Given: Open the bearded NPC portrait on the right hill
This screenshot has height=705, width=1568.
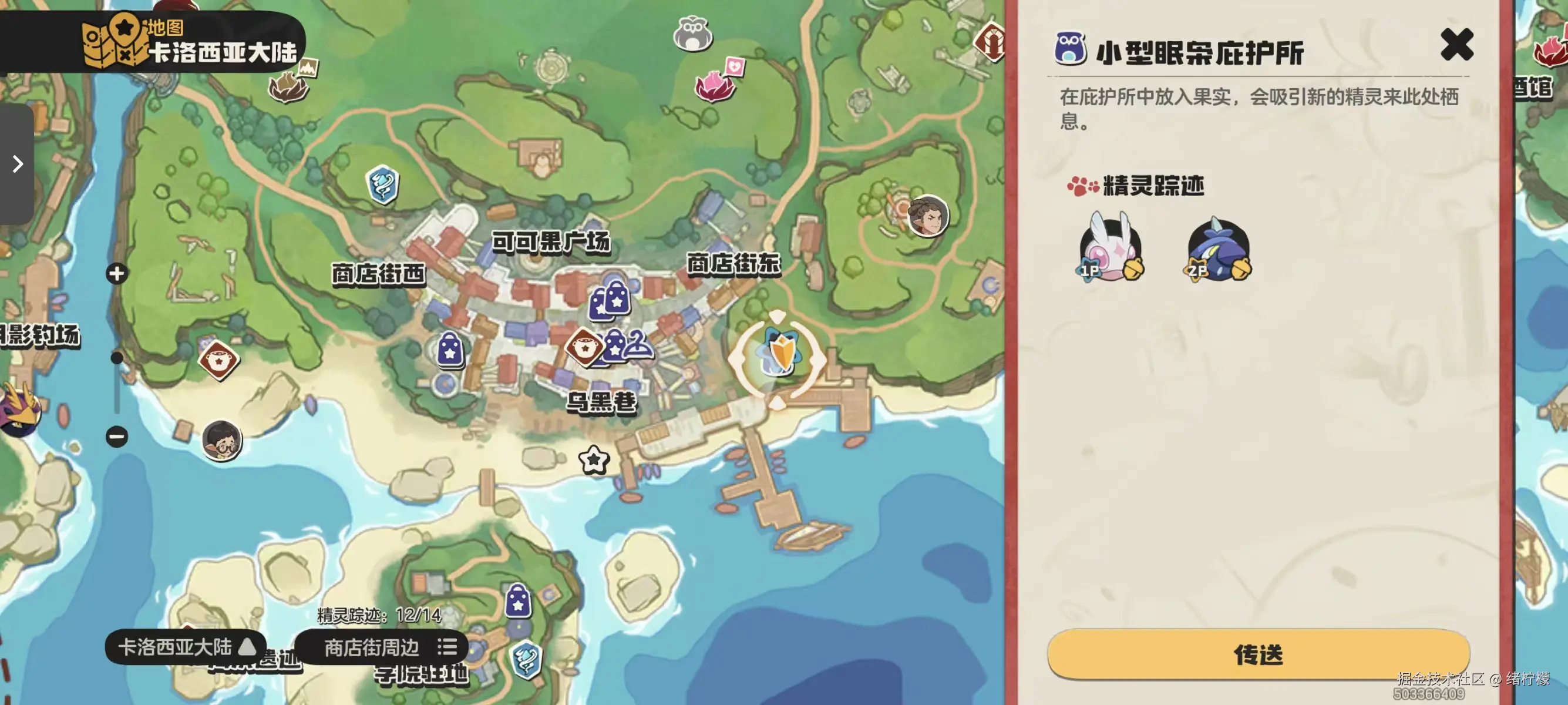Looking at the screenshot, I should (928, 217).
